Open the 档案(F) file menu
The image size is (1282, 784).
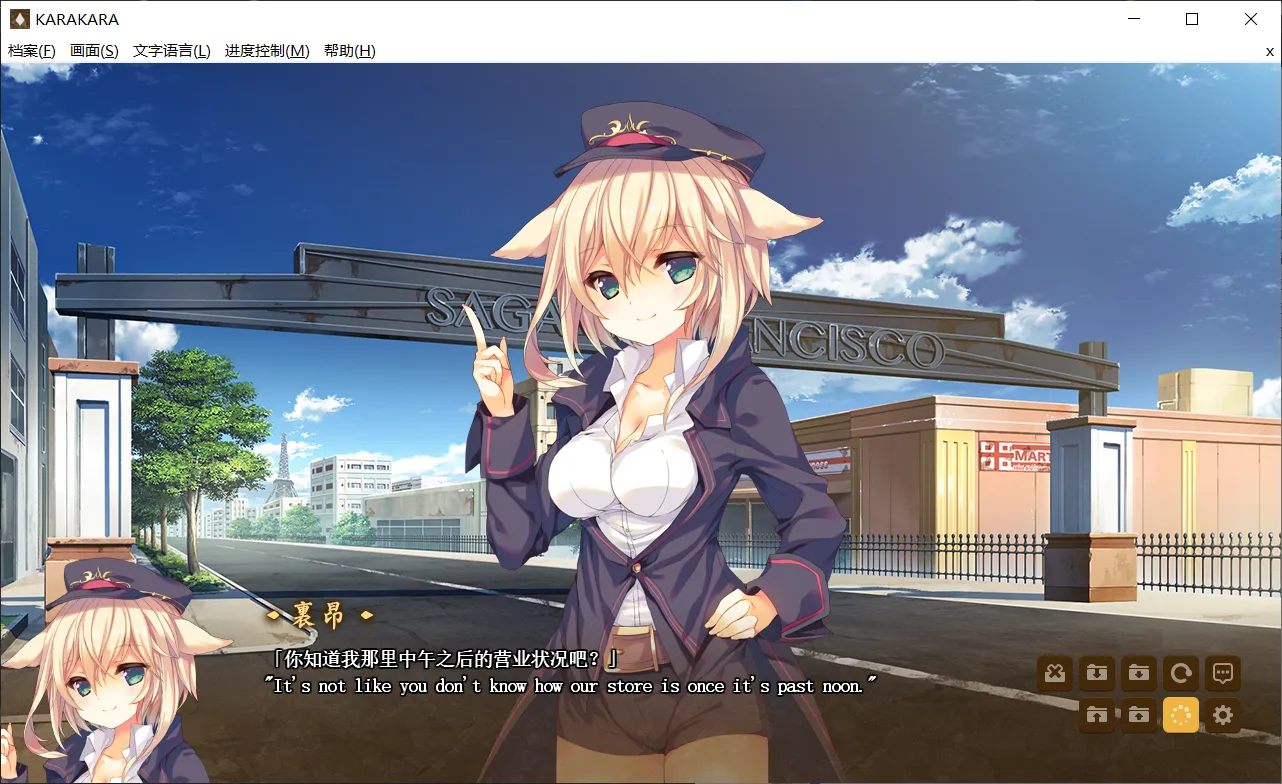tap(32, 51)
